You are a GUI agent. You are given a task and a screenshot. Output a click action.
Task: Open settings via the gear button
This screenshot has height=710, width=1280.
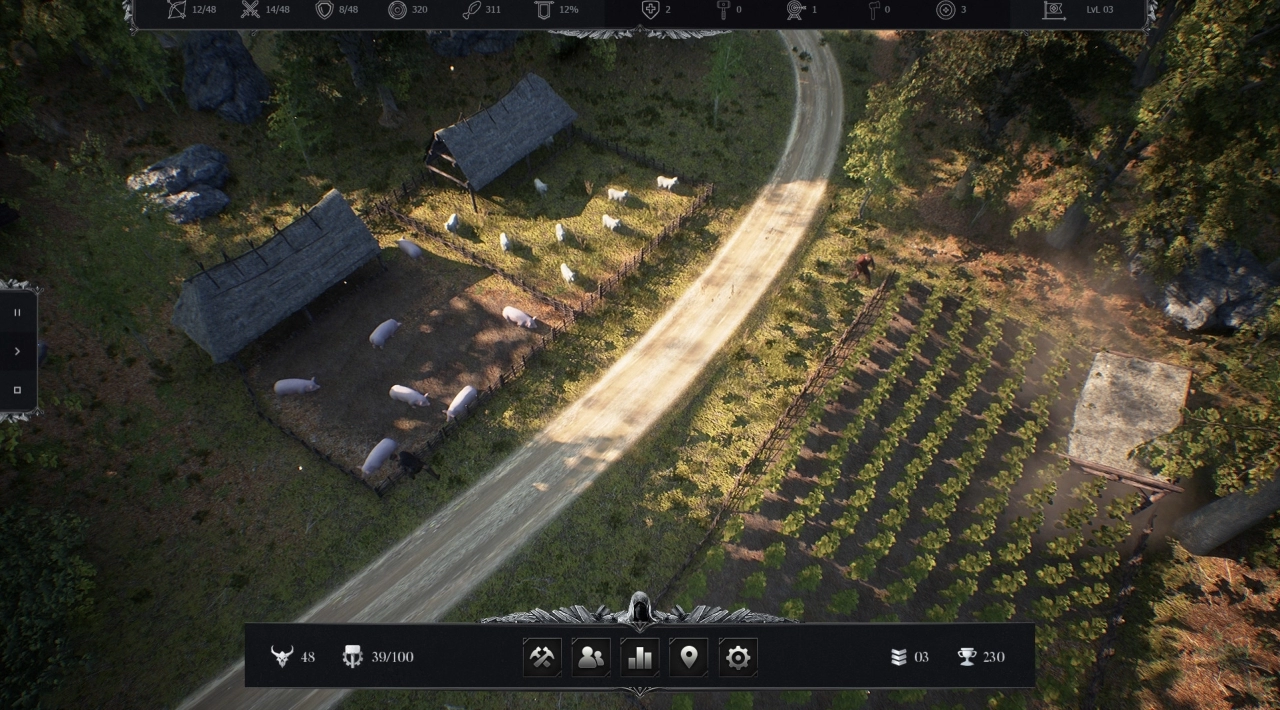[x=738, y=657]
